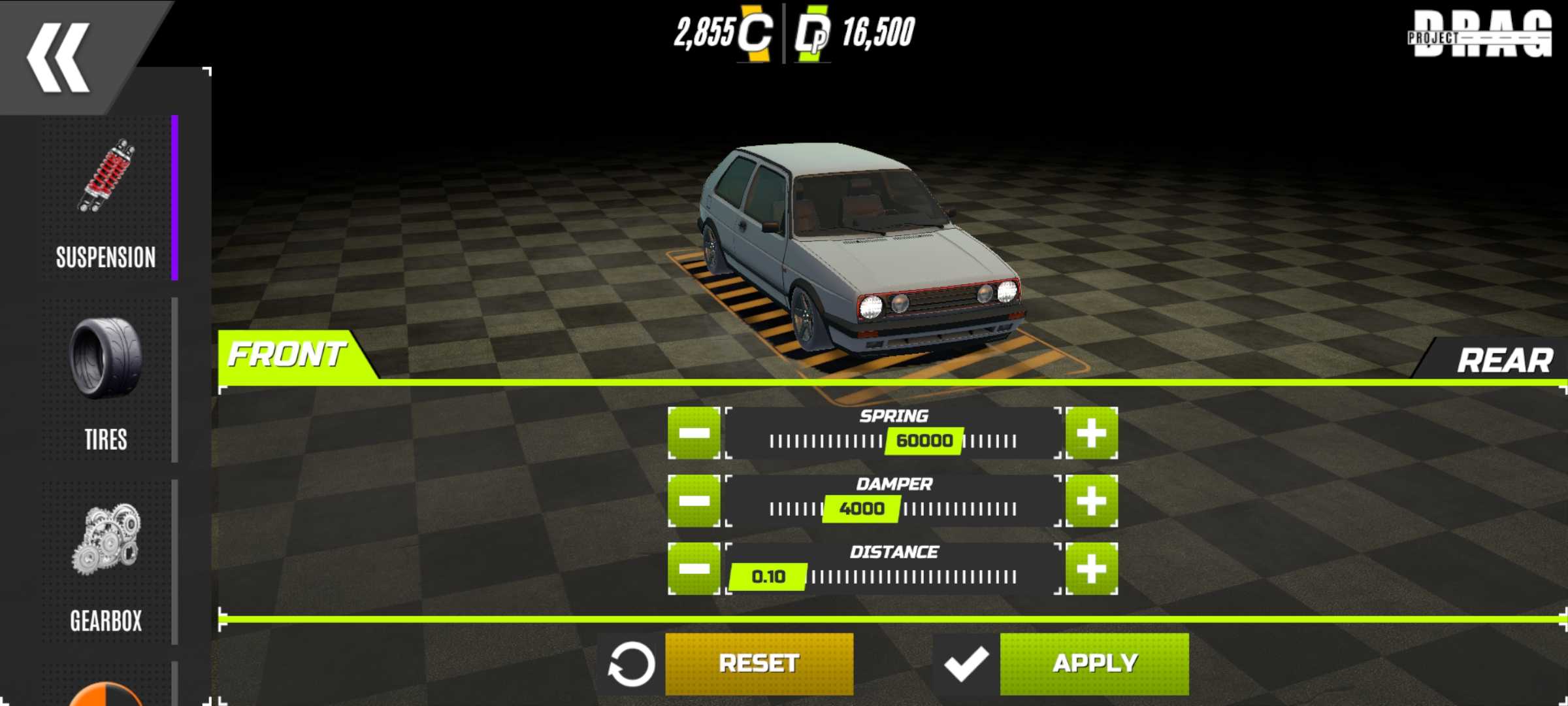The image size is (1568, 706).
Task: Increase the Distance value
Action: coord(1091,569)
